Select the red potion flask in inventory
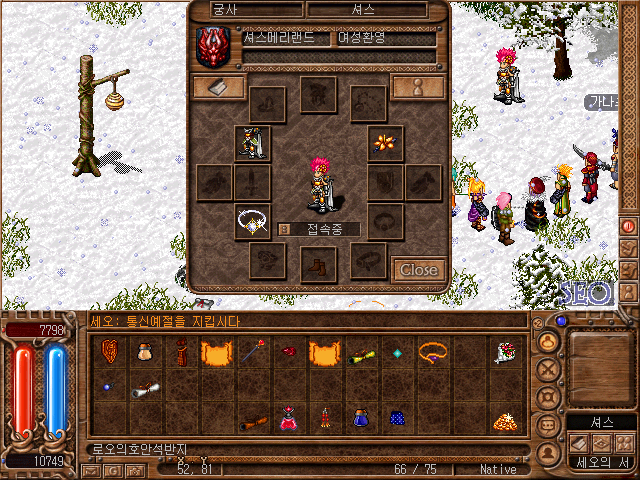640x480 pixels. [x=288, y=417]
